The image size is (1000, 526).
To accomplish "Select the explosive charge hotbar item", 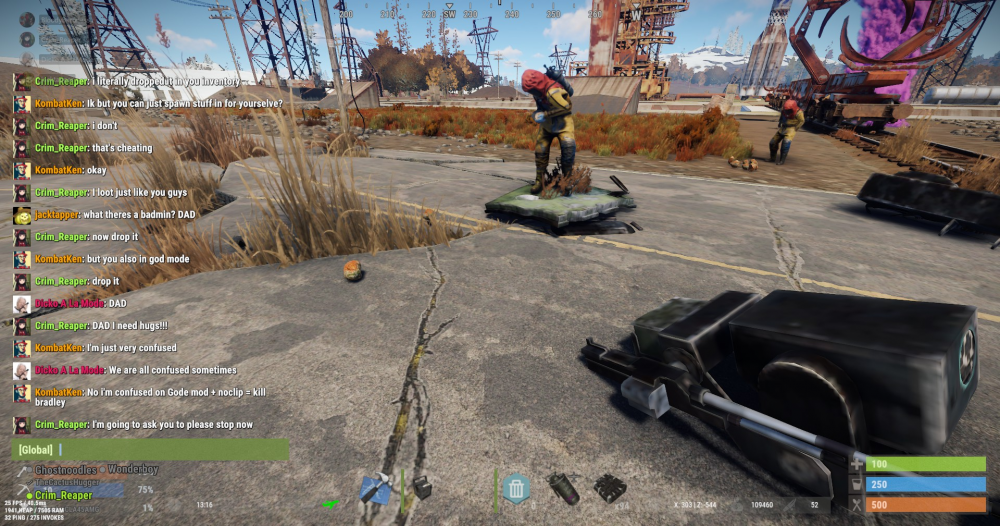I will 610,488.
